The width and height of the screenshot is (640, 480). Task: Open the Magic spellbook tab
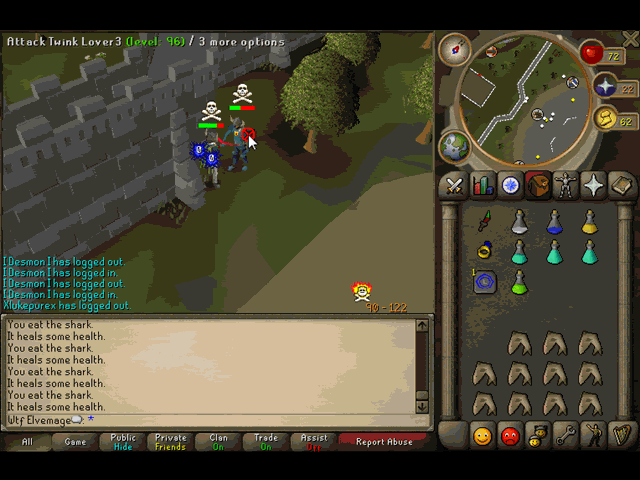[x=623, y=186]
